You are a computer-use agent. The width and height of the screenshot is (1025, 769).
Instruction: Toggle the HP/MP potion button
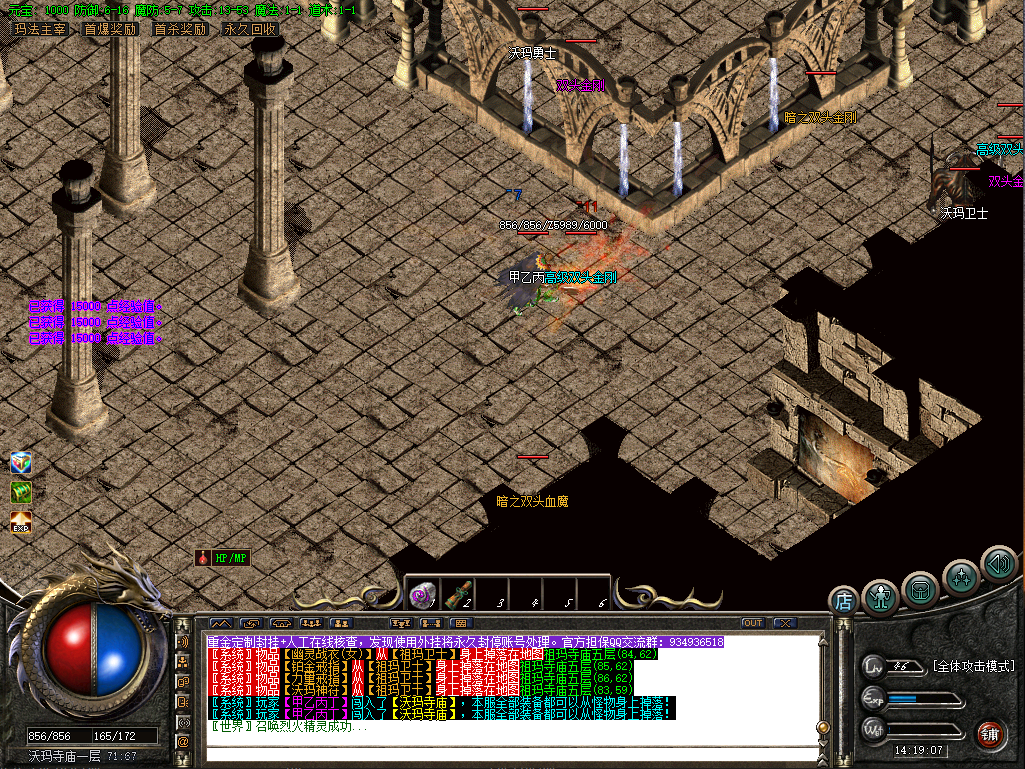(x=222, y=558)
